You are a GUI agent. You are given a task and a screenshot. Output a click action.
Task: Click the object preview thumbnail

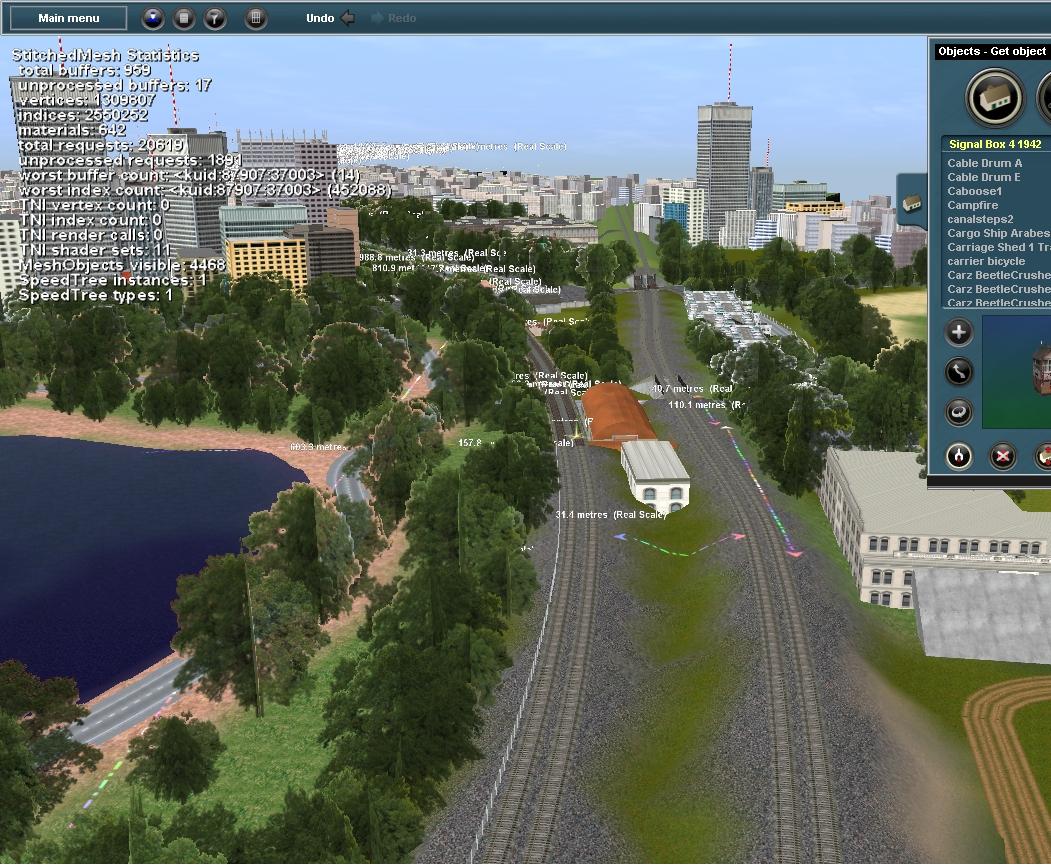point(1017,370)
